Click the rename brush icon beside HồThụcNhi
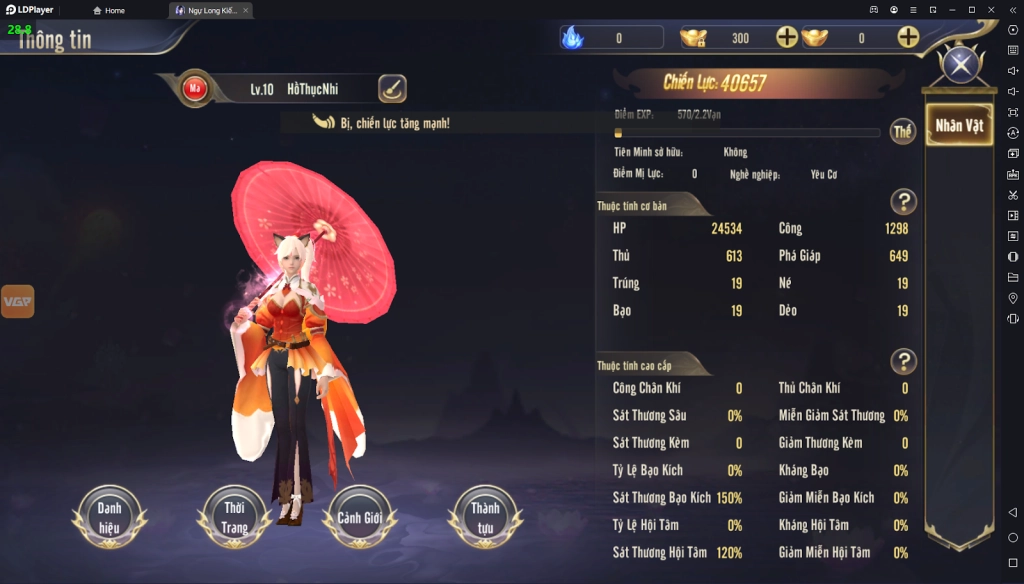The width and height of the screenshot is (1024, 584). point(392,89)
